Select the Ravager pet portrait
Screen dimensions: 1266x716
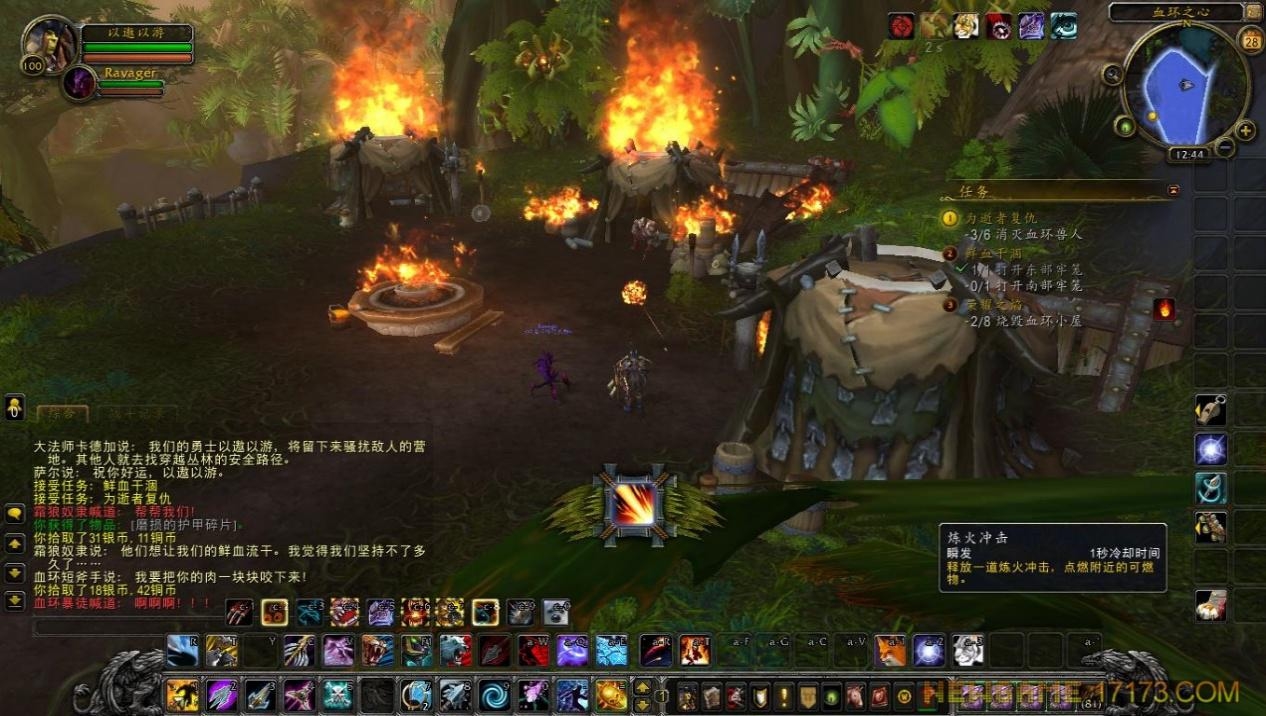pyautogui.click(x=78, y=82)
